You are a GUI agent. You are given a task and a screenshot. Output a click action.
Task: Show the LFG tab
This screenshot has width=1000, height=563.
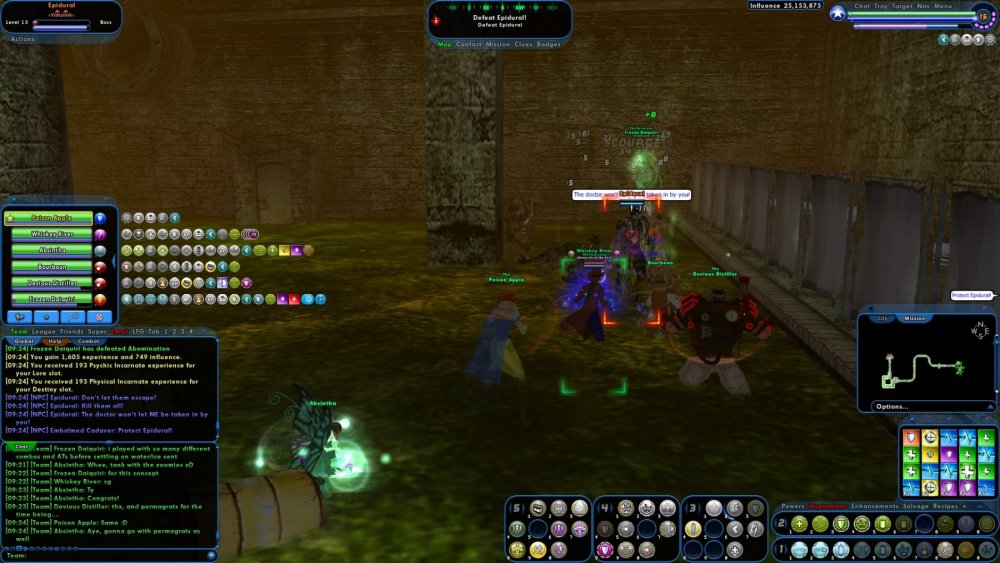[138, 331]
